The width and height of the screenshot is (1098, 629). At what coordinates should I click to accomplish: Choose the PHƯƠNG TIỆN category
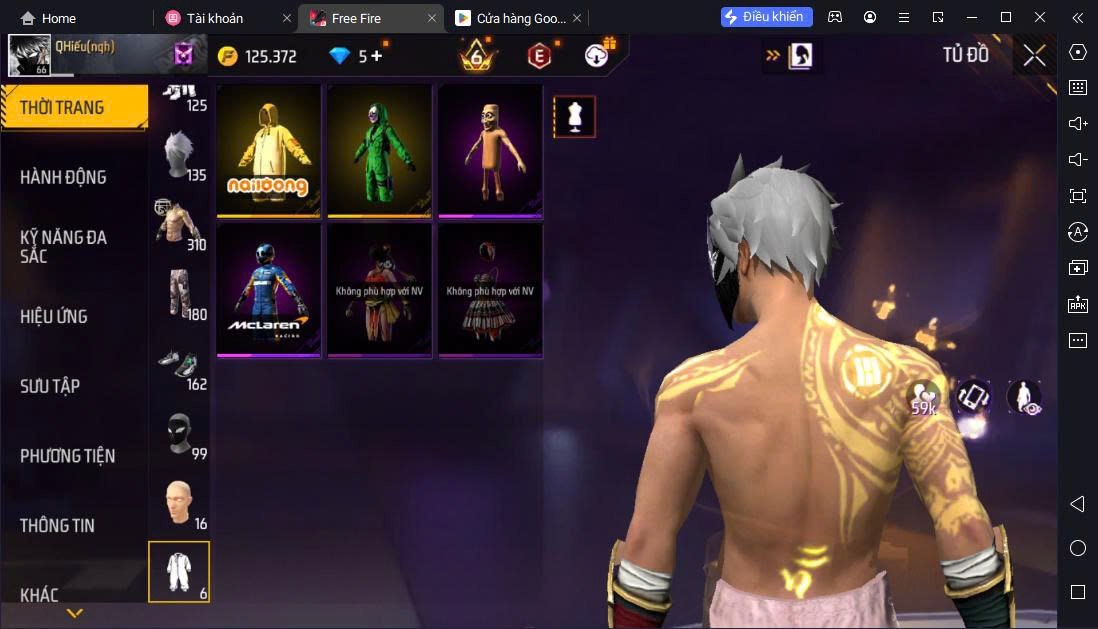68,456
